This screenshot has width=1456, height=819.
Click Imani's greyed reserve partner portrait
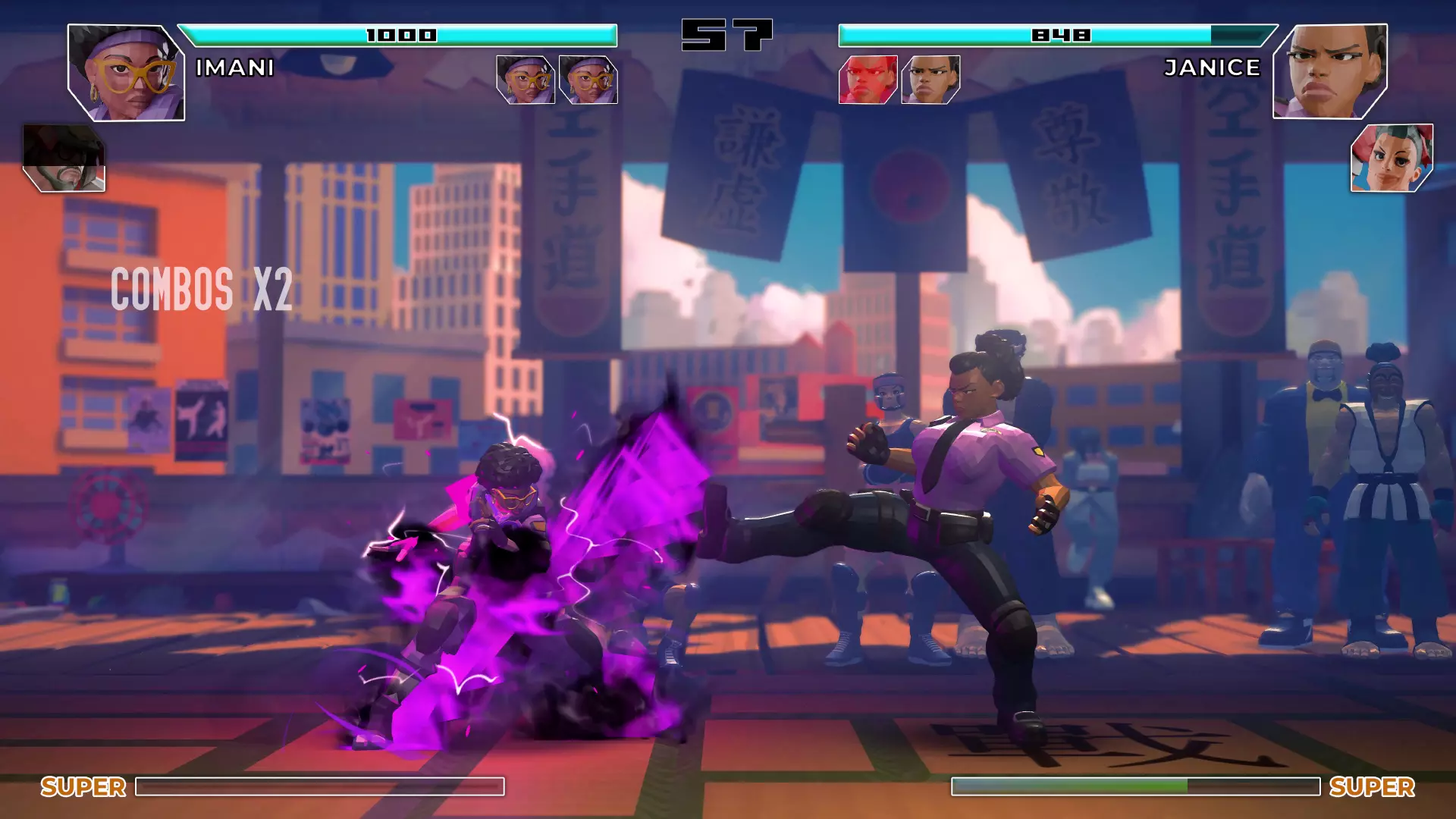click(x=64, y=155)
